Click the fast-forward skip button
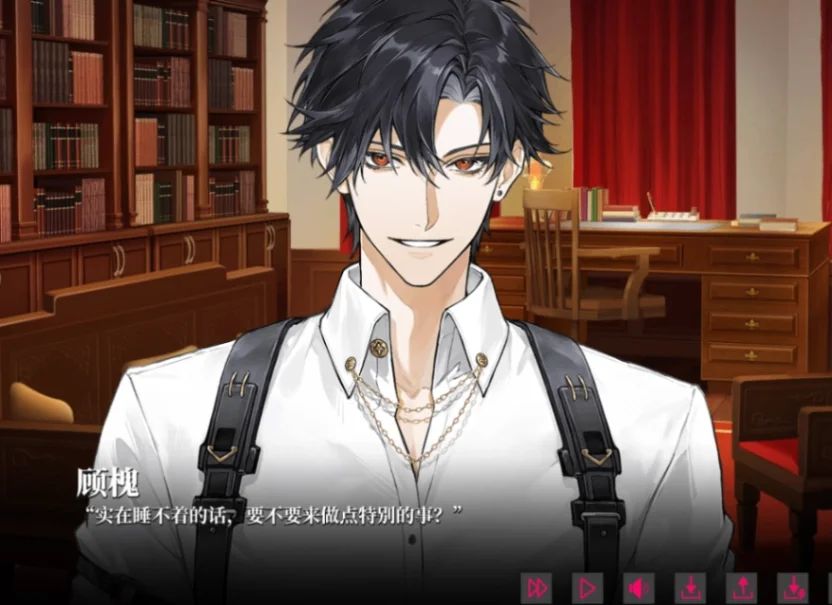Image resolution: width=832 pixels, height=605 pixels. pos(538,587)
